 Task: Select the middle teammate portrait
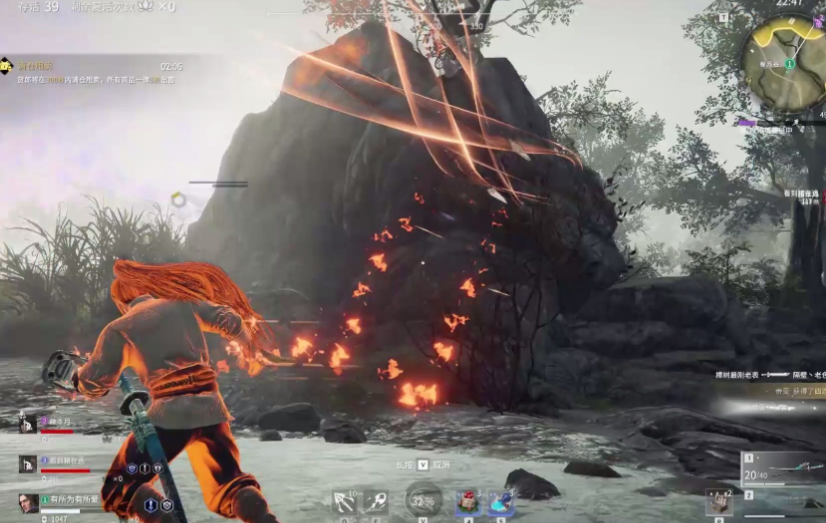pyautogui.click(x=28, y=464)
